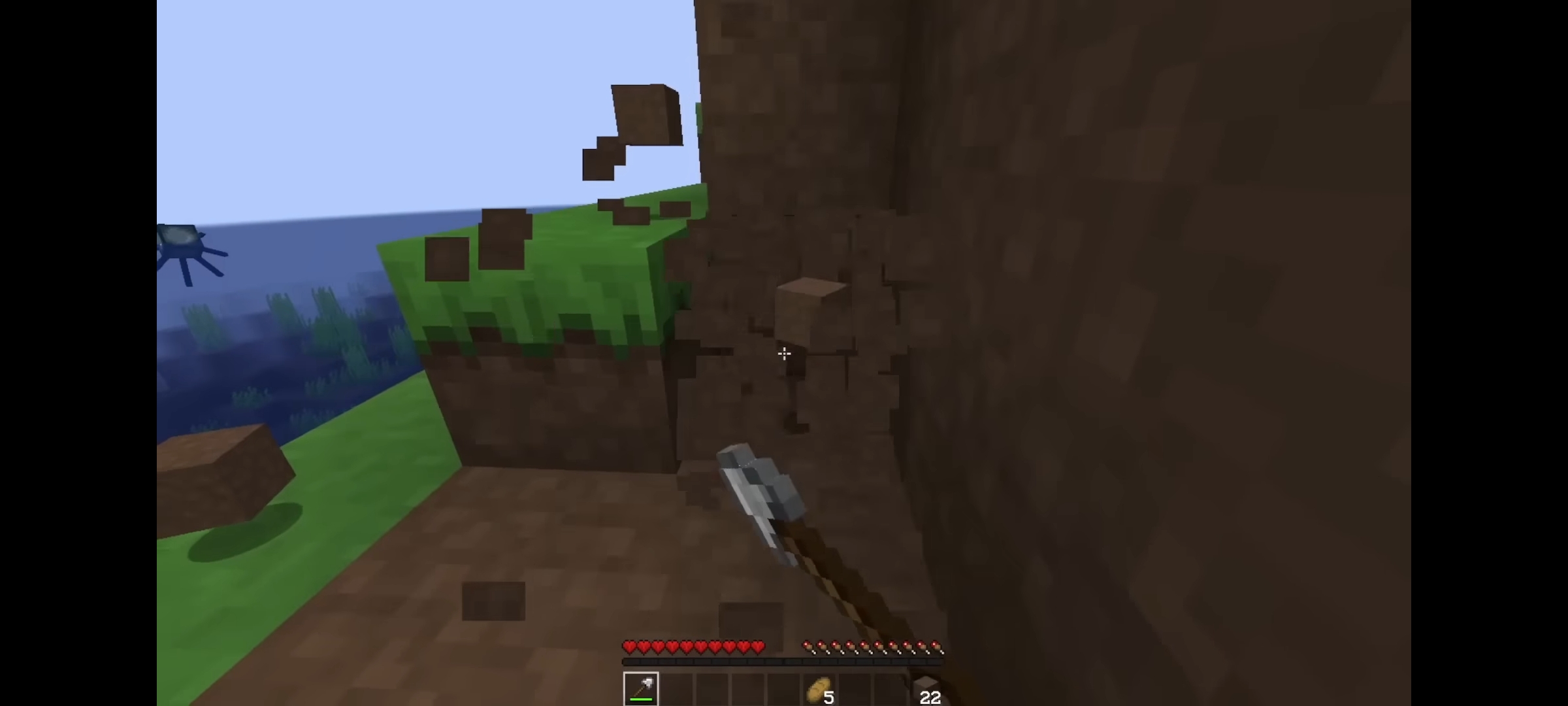Click the empty experience bar above the hotbar
Viewport: 1568px width, 706px height.
pyautogui.click(x=784, y=661)
